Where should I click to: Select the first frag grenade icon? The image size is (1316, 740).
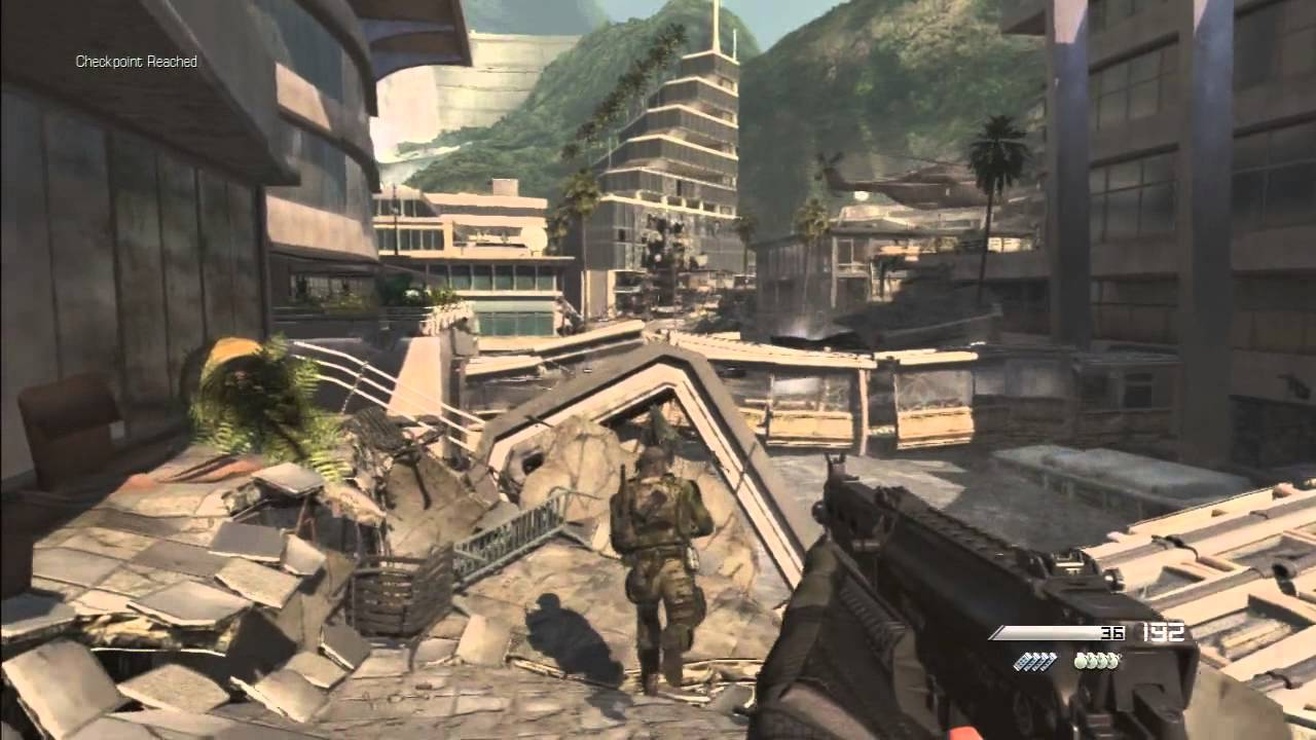coord(1080,660)
